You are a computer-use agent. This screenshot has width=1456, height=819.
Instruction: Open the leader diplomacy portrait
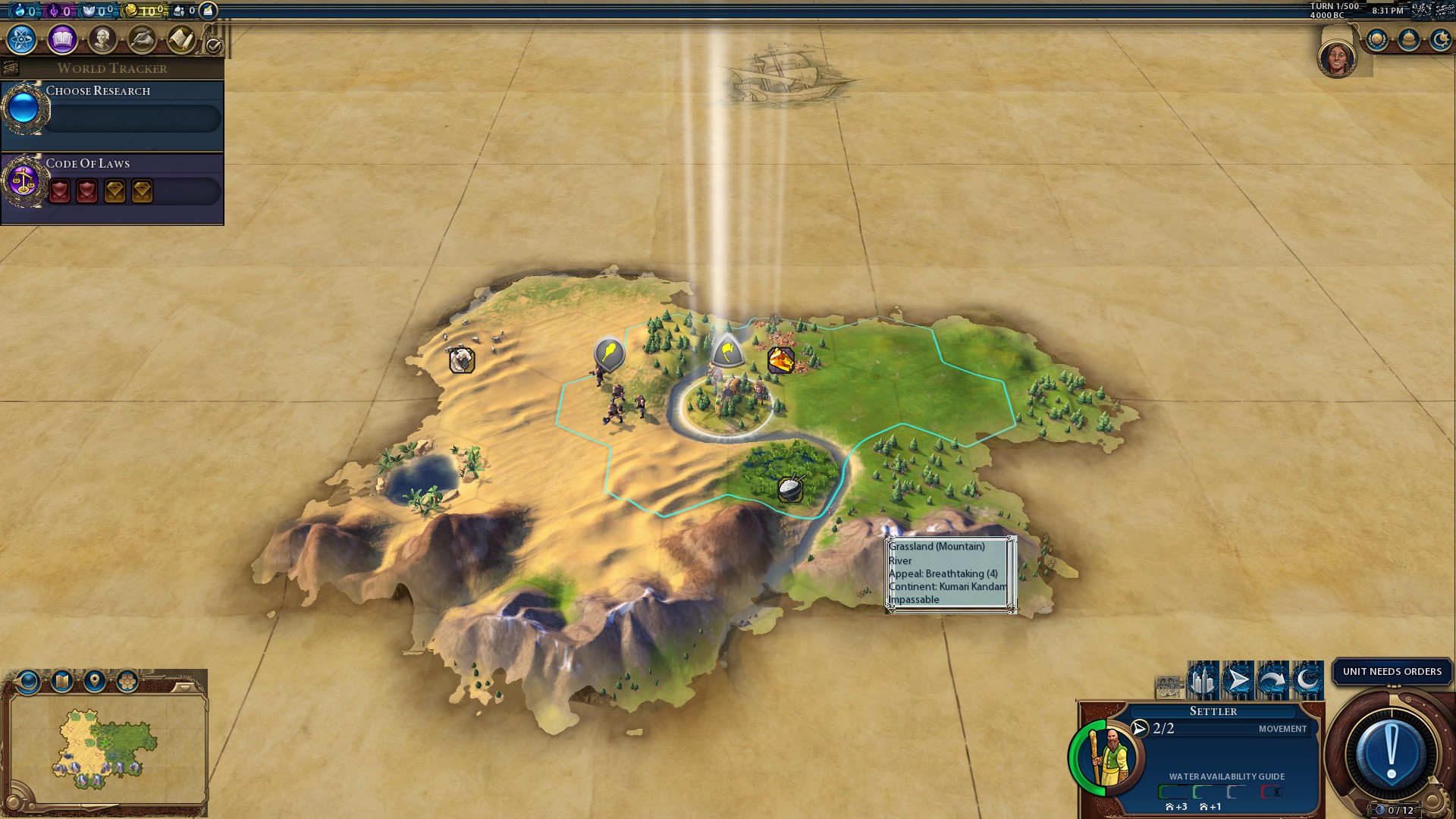click(x=1337, y=58)
